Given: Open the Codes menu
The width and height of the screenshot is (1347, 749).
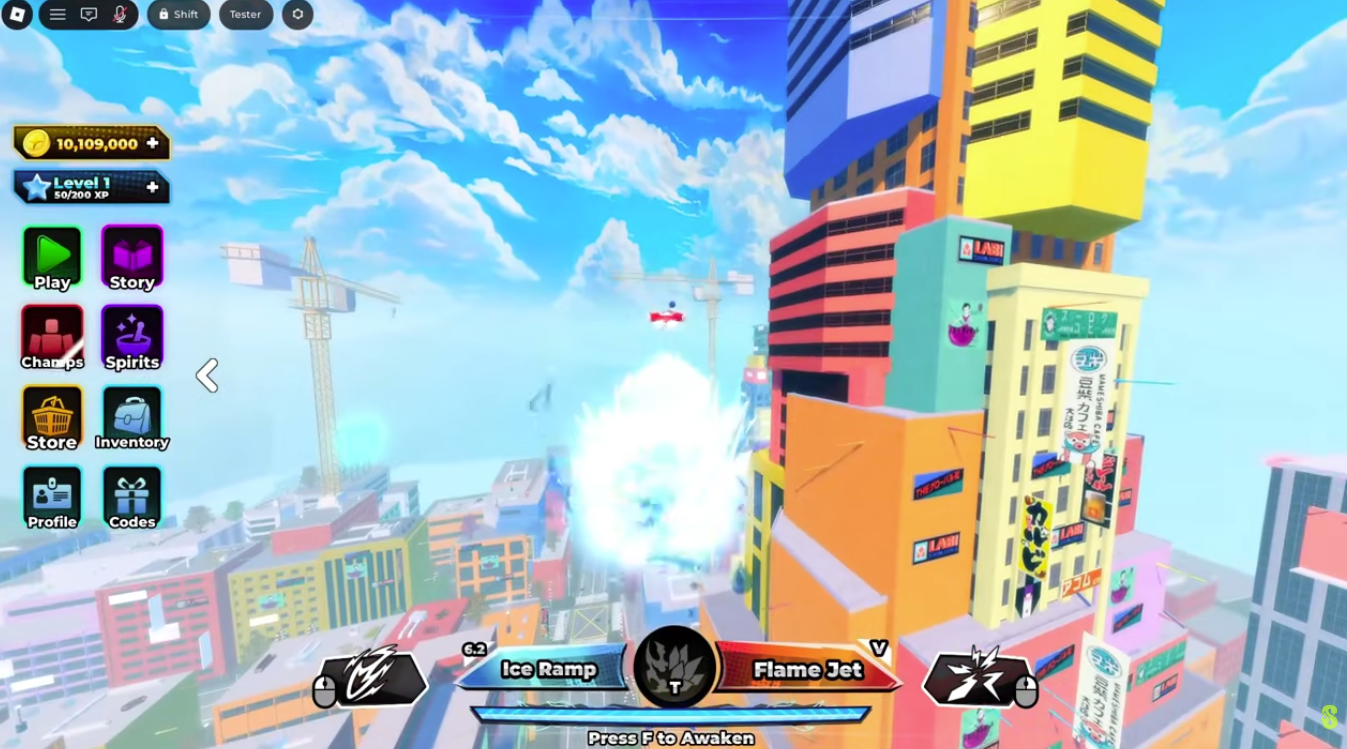Looking at the screenshot, I should coord(132,496).
